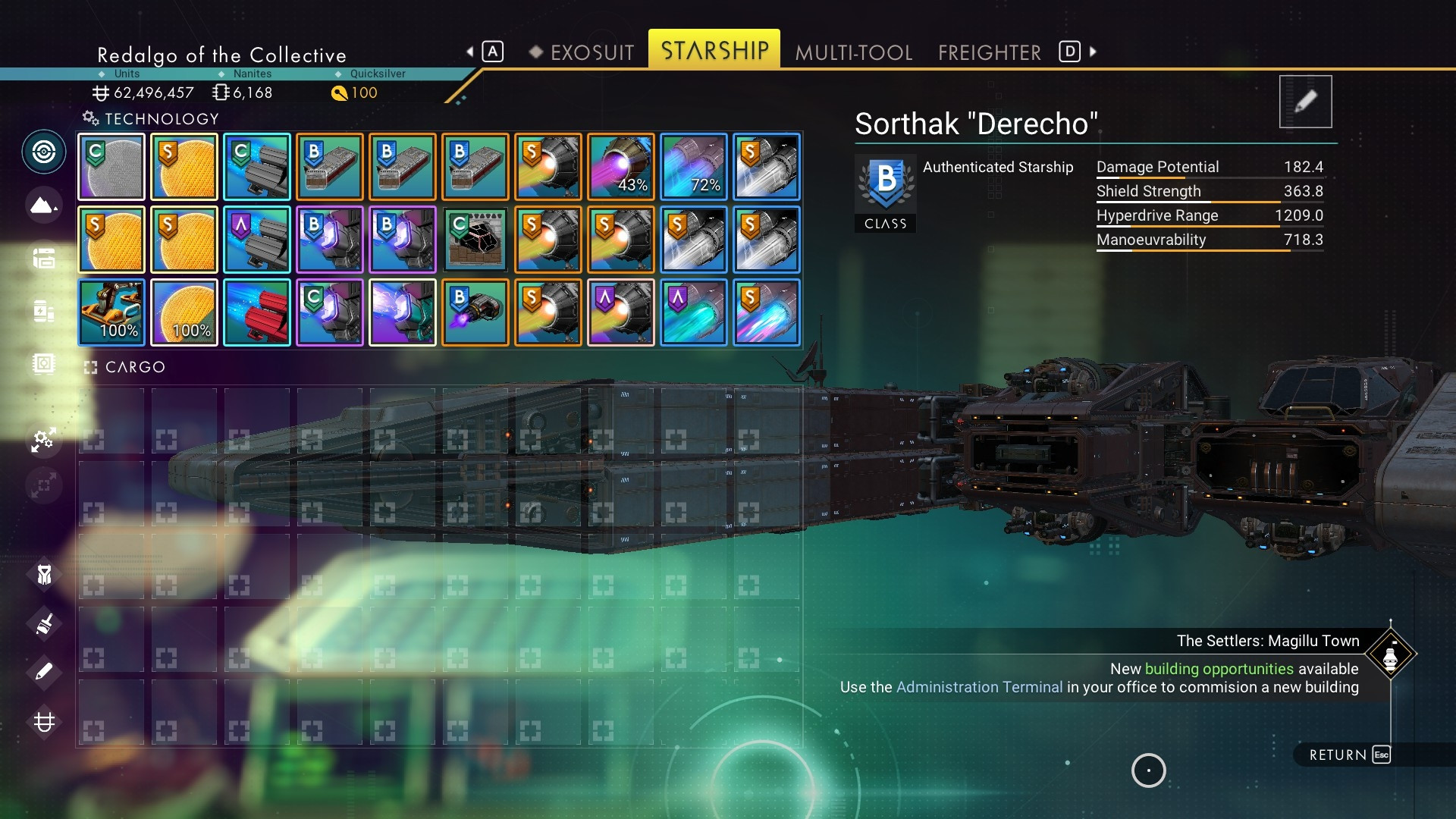Click the circular target icon in the sidebar

(x=43, y=152)
